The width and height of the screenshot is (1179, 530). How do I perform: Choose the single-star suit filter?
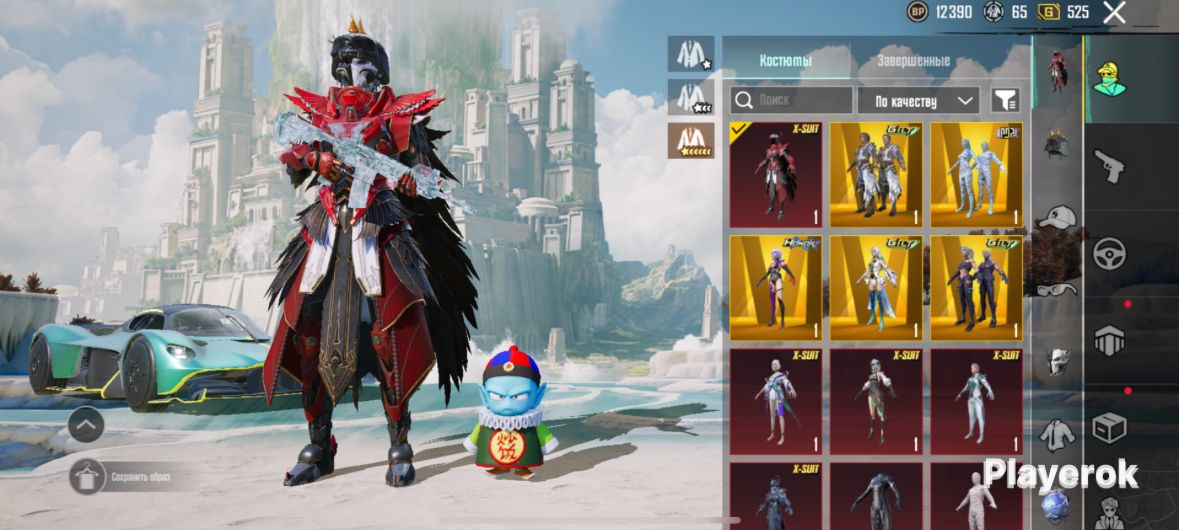tap(691, 54)
